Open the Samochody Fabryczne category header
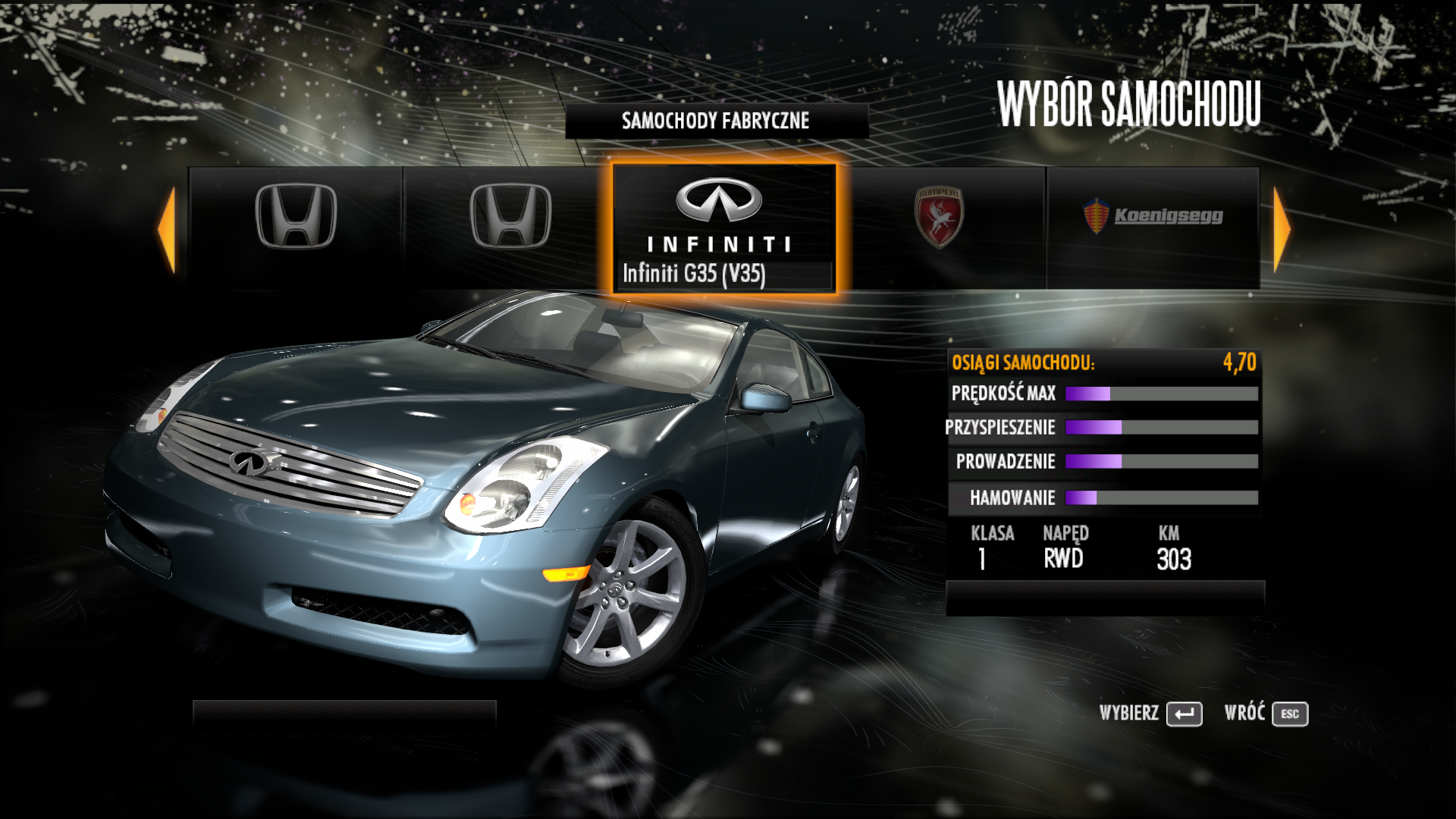This screenshot has height=819, width=1456. 716,121
